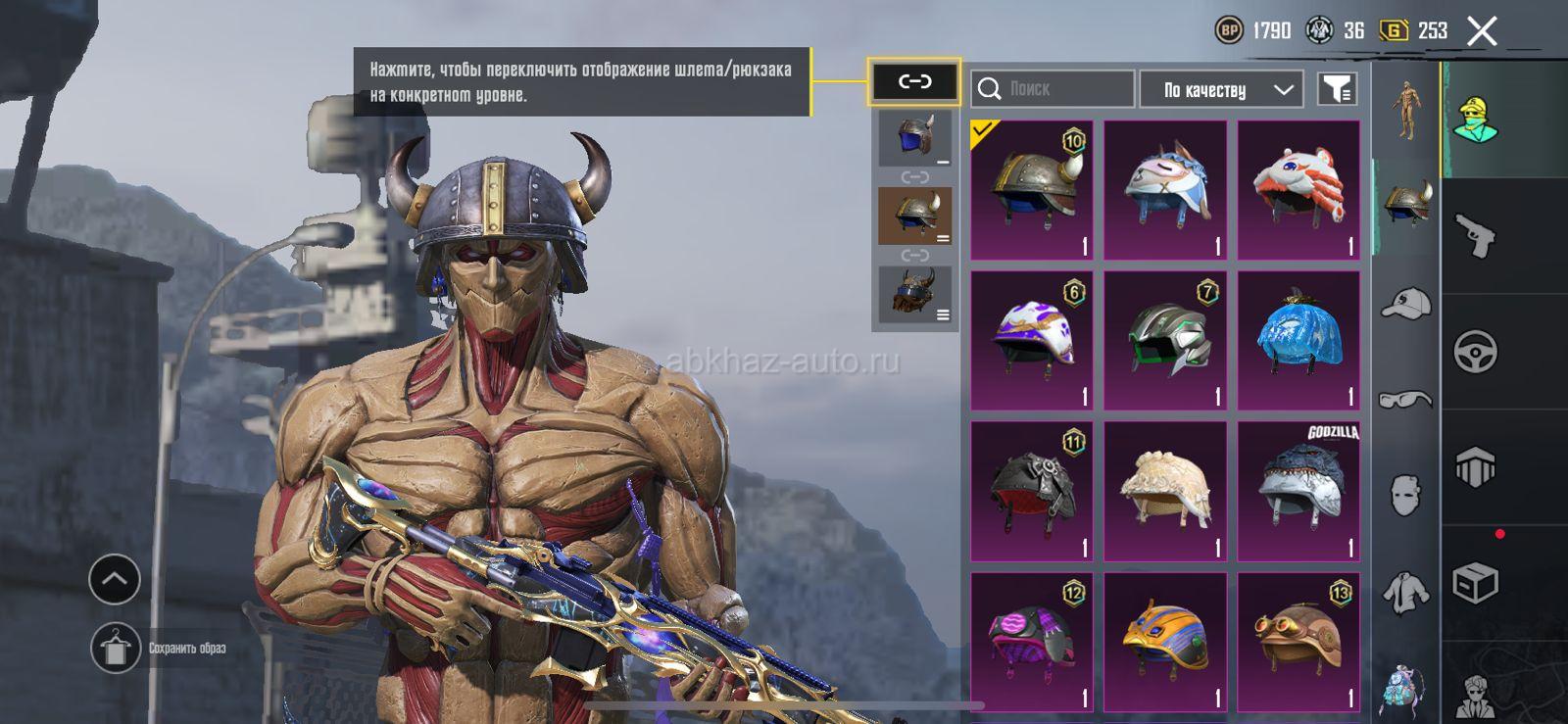Switch to the pistol weapons category
This screenshot has width=1568, height=724.
coord(1476,236)
